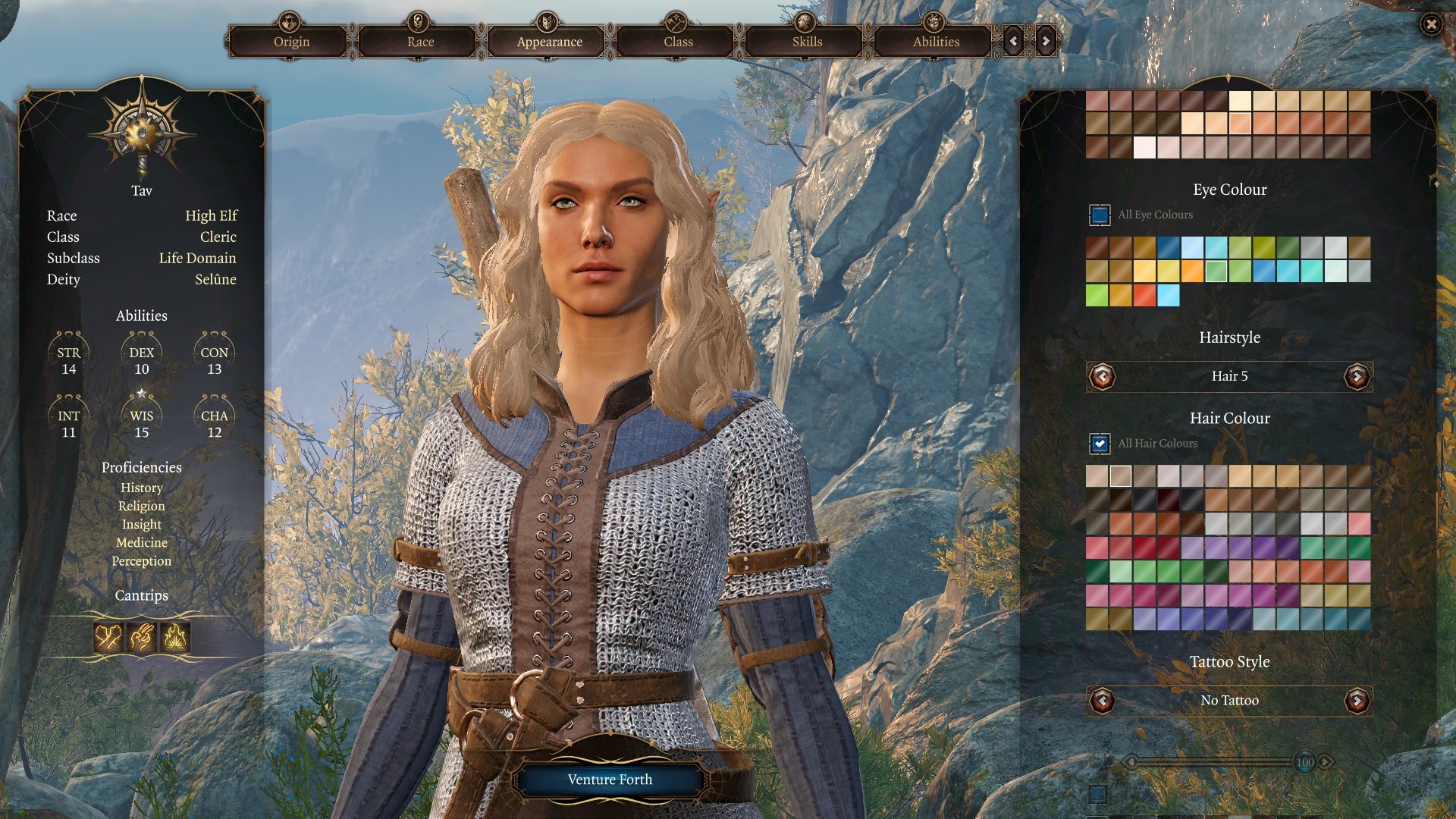This screenshot has height=819, width=1456.
Task: Select the next tattoo style
Action: click(x=1357, y=701)
